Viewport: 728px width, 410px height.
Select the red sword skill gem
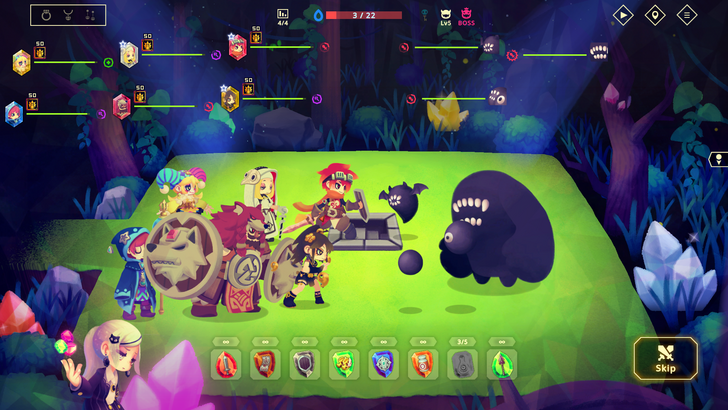click(x=225, y=363)
